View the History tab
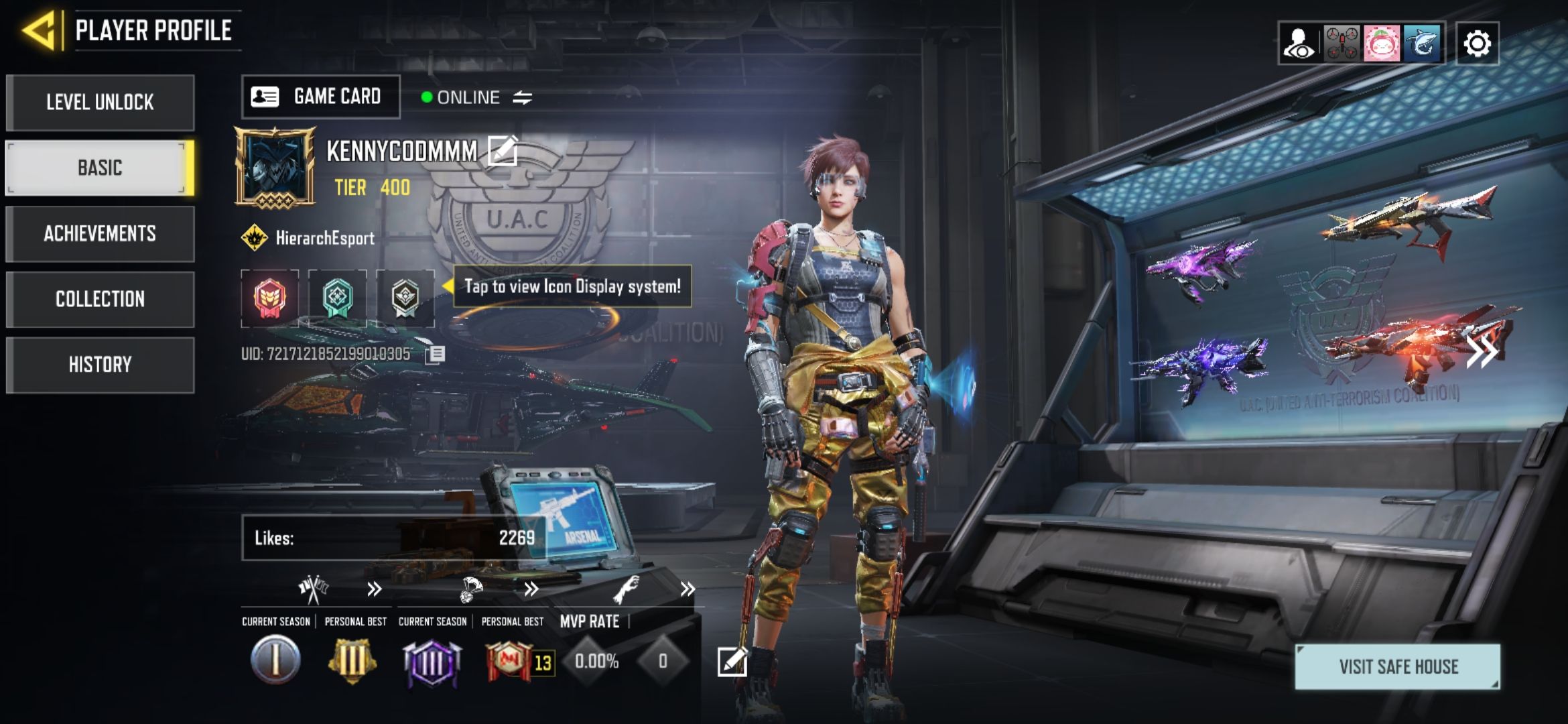The width and height of the screenshot is (1568, 724). point(100,365)
